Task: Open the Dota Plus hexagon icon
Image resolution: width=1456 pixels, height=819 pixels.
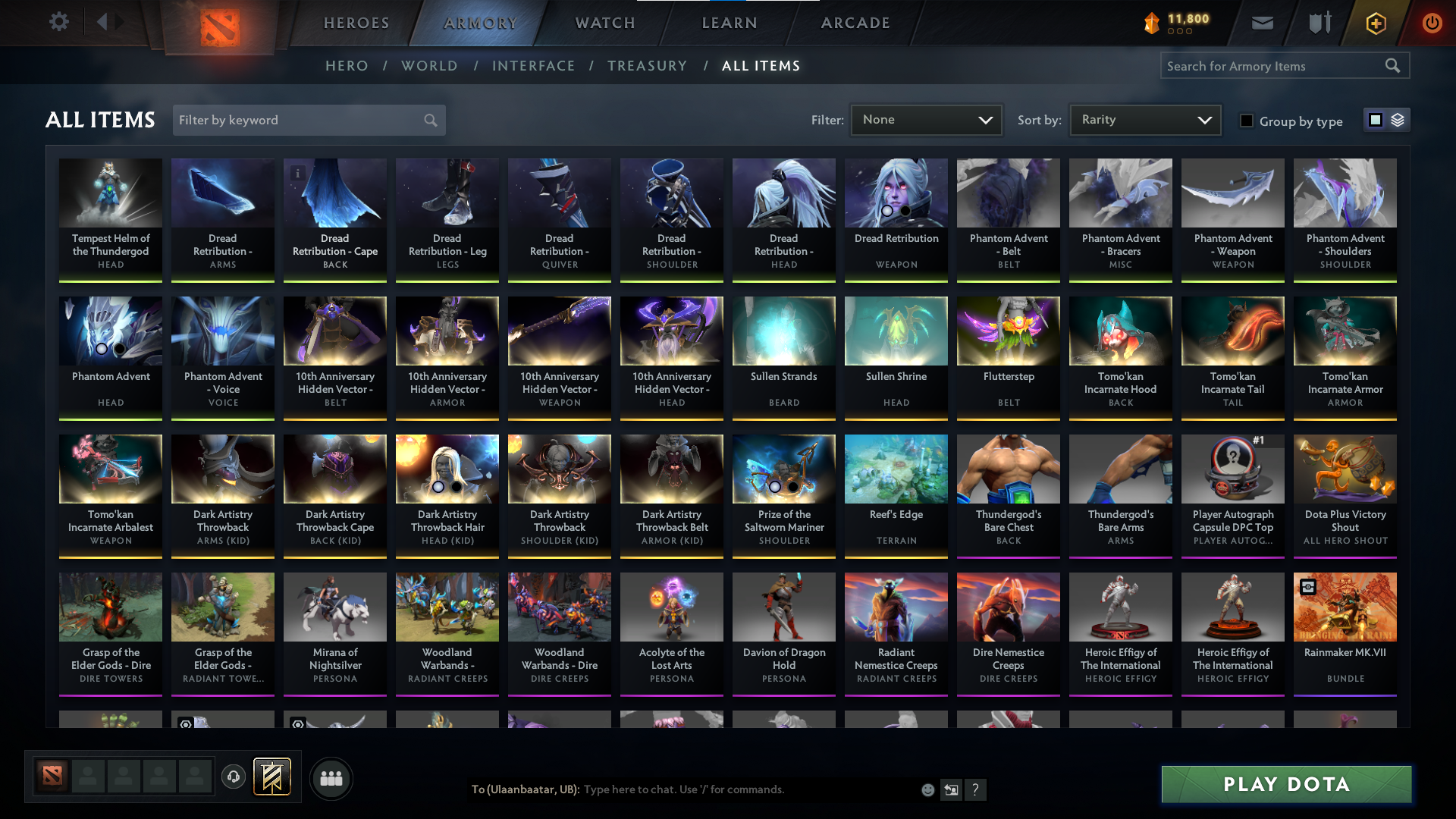Action: (1375, 23)
